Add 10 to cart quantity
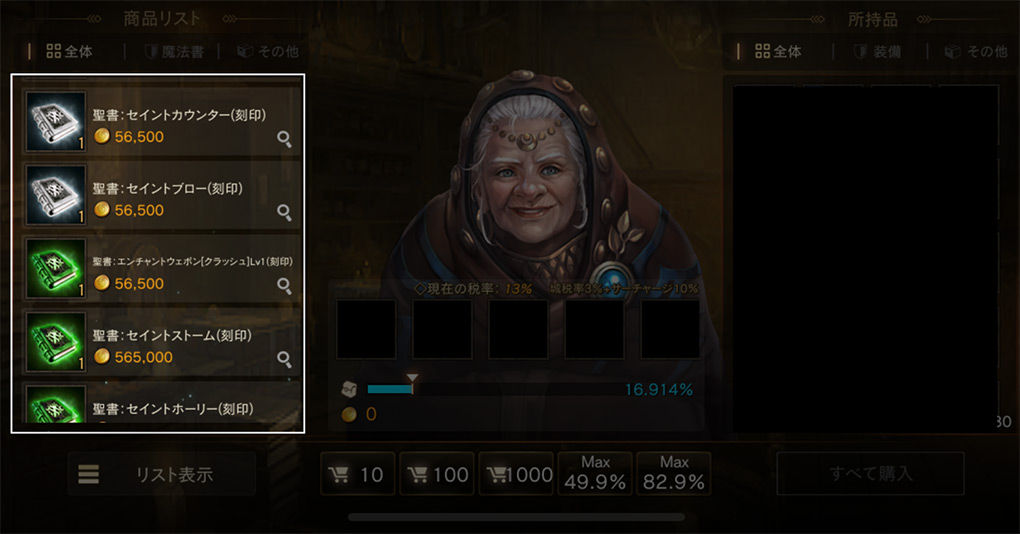This screenshot has height=534, width=1020. tap(358, 474)
